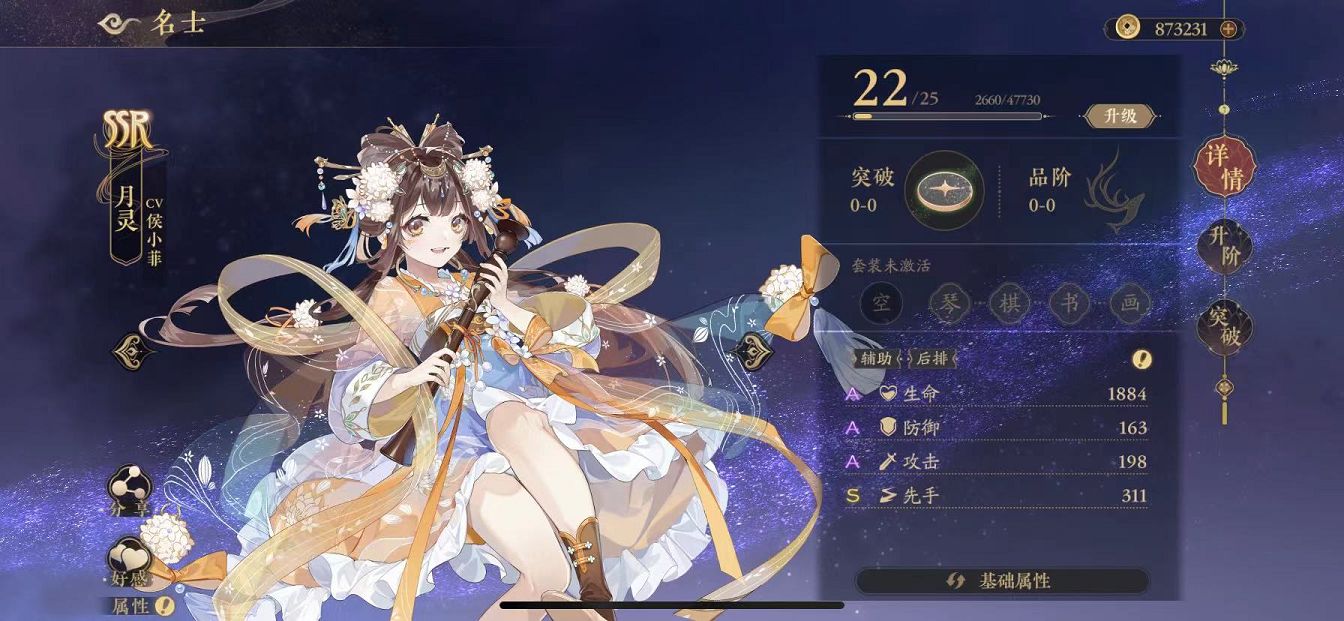This screenshot has height=621, width=1344.
Task: Select the 棋 set slot
Action: coord(1008,303)
